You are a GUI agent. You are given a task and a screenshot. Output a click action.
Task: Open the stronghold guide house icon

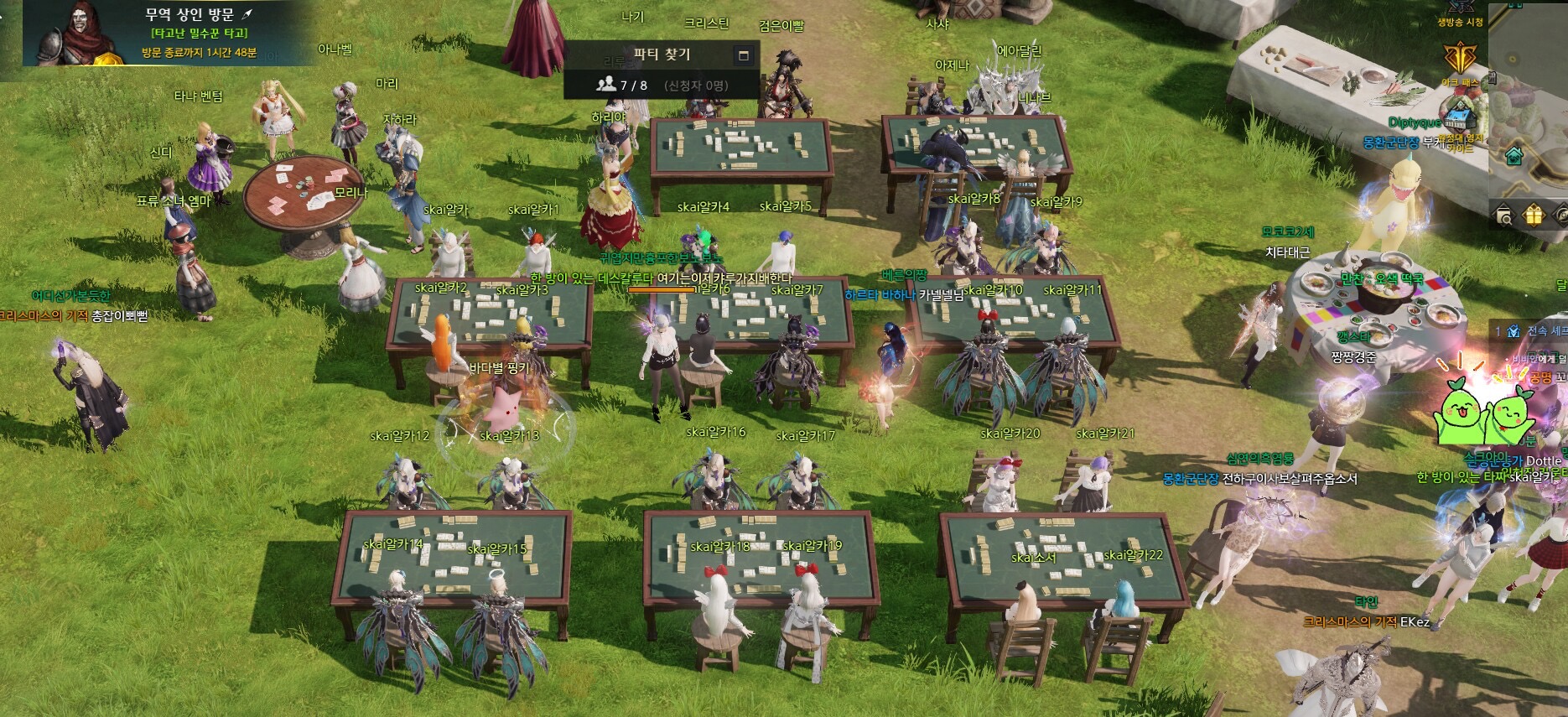pyautogui.click(x=1460, y=116)
